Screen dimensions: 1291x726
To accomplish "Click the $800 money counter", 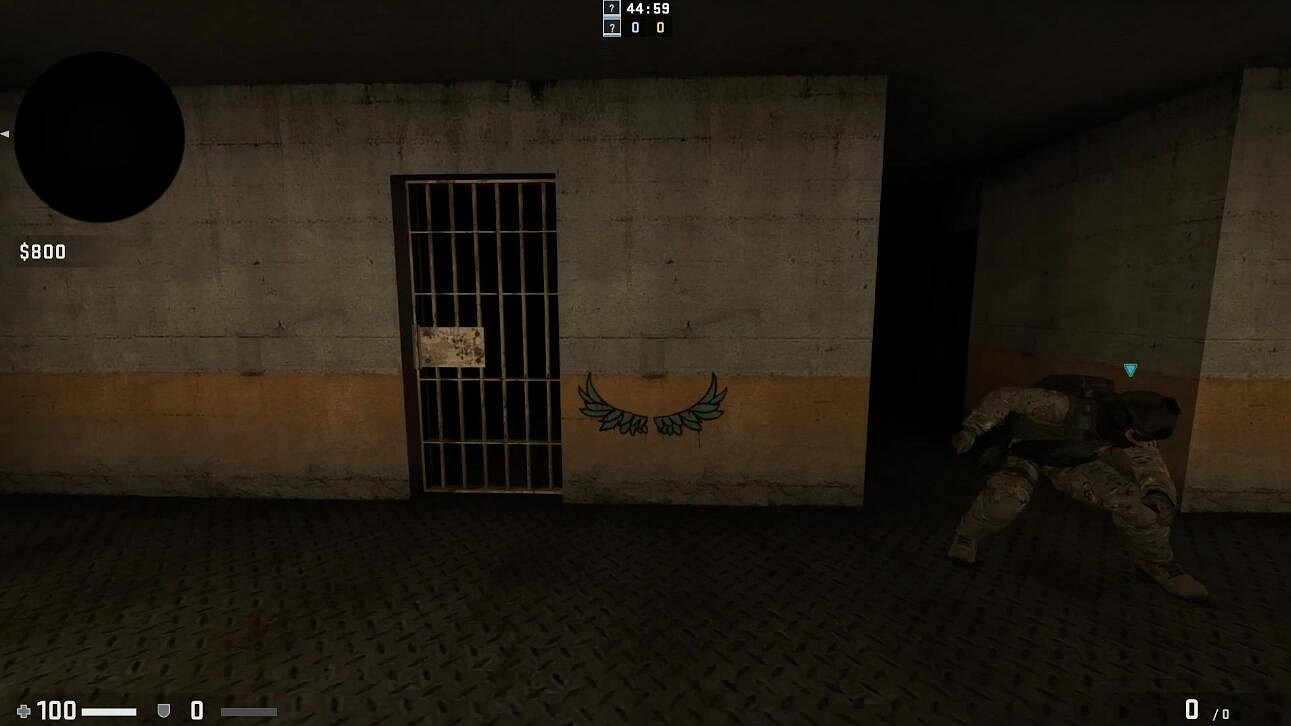I will click(41, 251).
